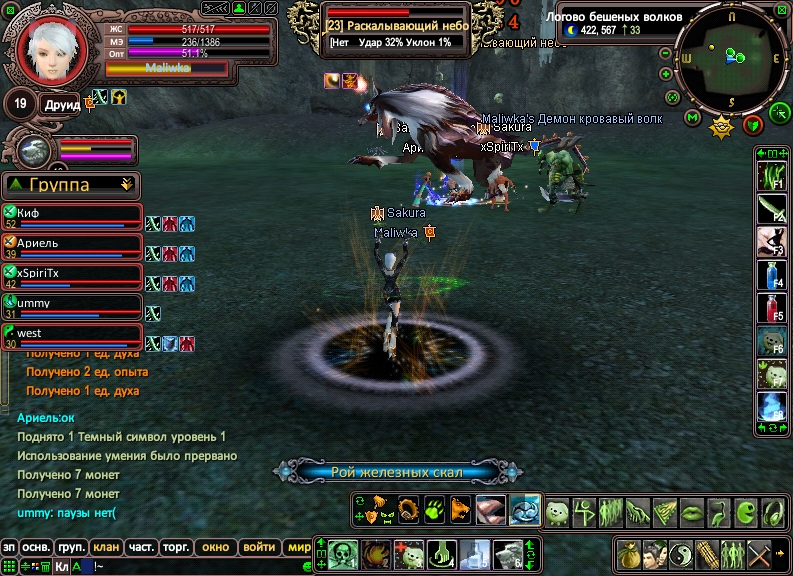Open the world map with M button
This screenshot has width=793, height=576.
693,118
